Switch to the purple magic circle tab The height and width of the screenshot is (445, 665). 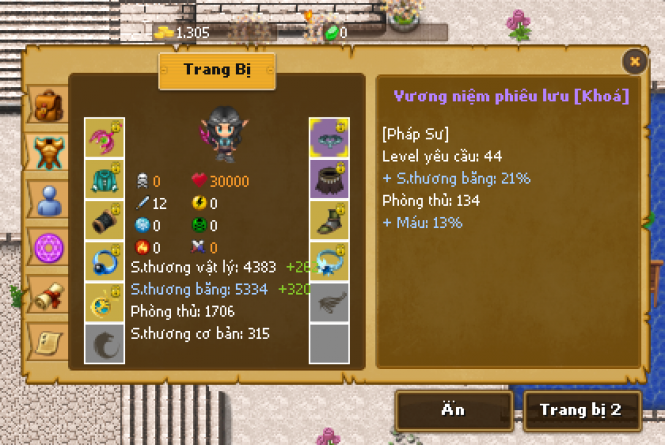(x=46, y=248)
